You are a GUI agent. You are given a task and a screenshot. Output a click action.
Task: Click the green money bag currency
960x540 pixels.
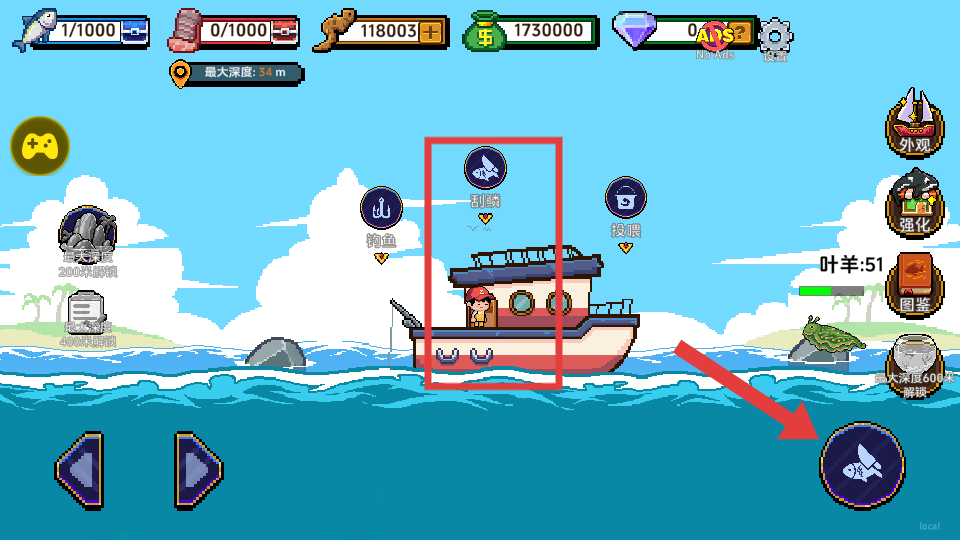click(484, 33)
